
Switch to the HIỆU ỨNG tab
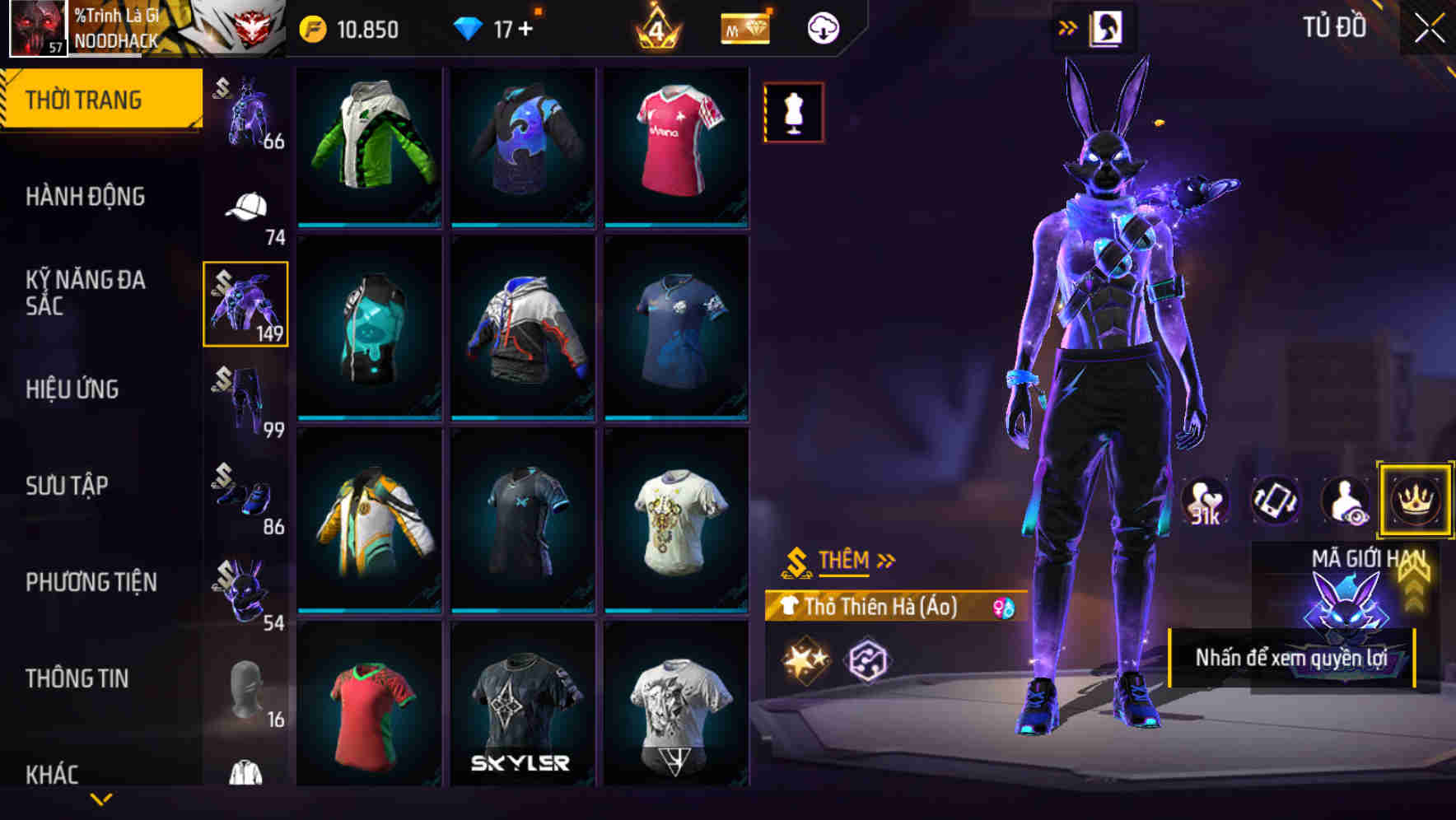pos(74,389)
